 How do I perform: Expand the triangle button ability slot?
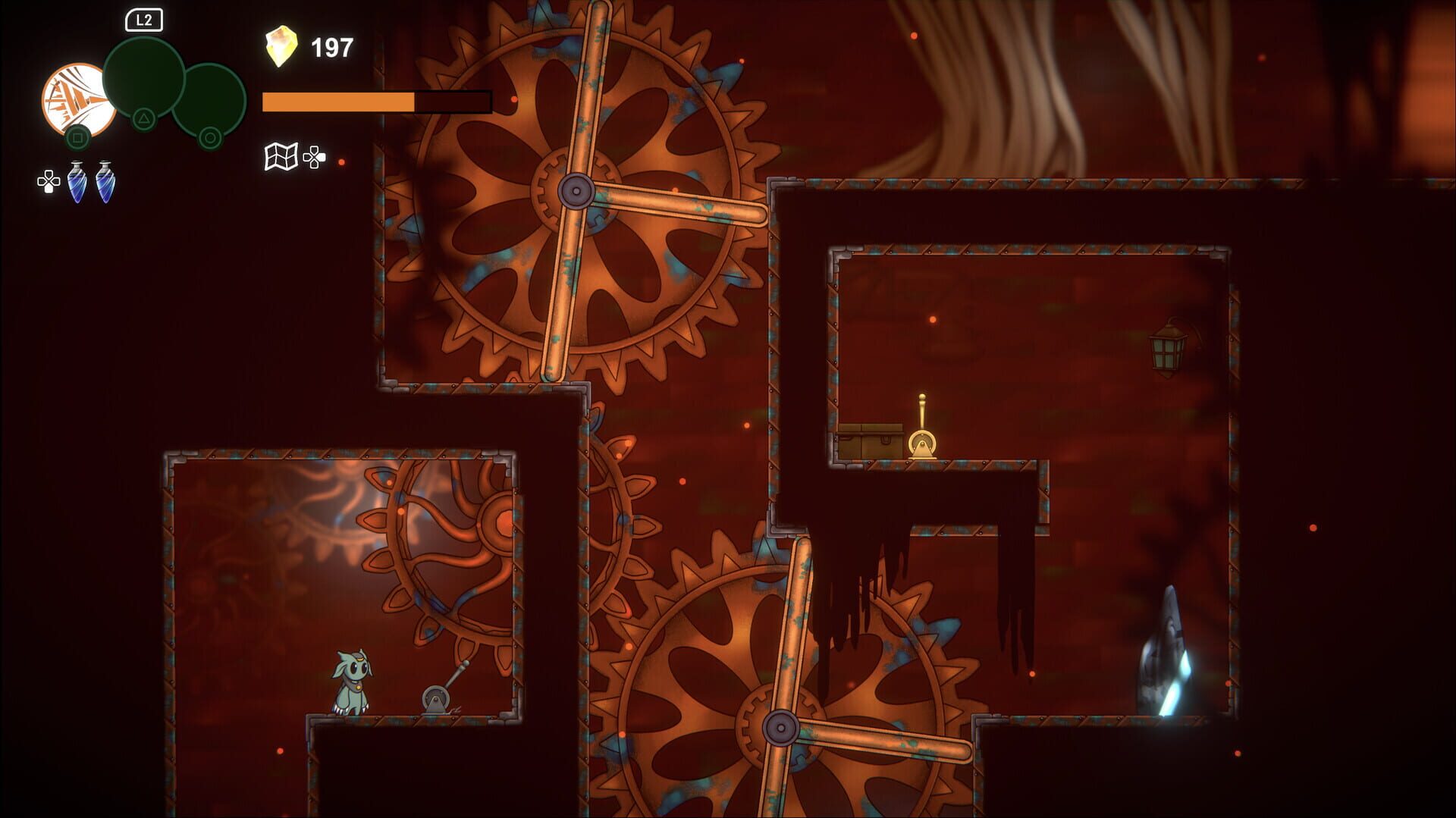143,118
